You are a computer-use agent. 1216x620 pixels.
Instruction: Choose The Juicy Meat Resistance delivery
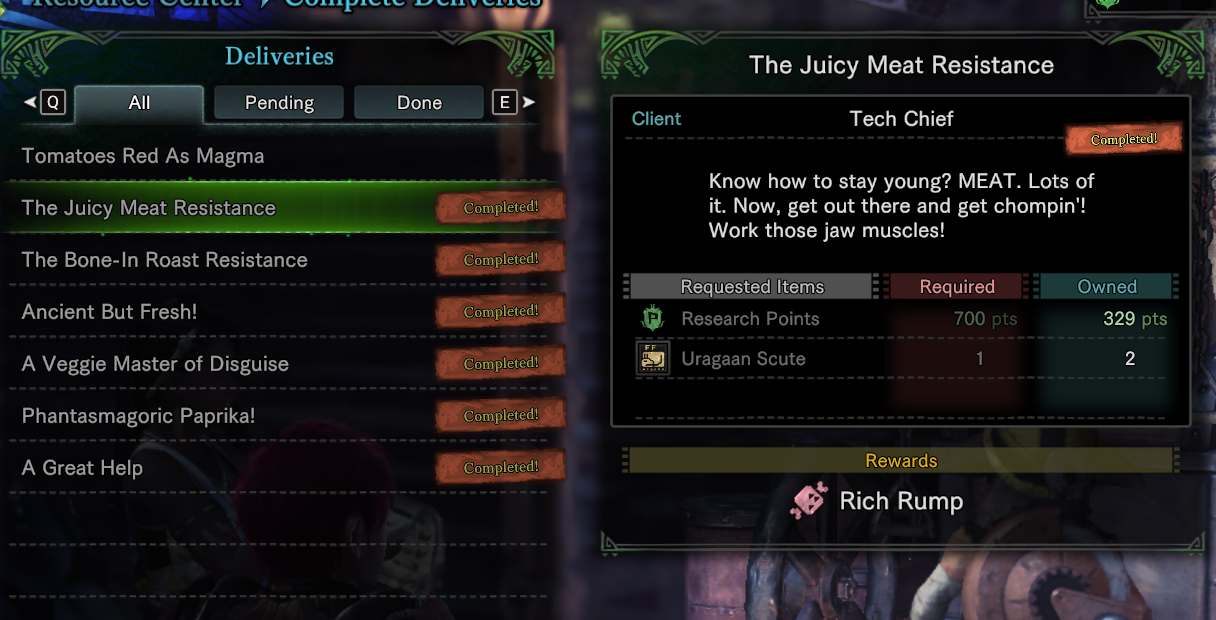click(x=149, y=208)
